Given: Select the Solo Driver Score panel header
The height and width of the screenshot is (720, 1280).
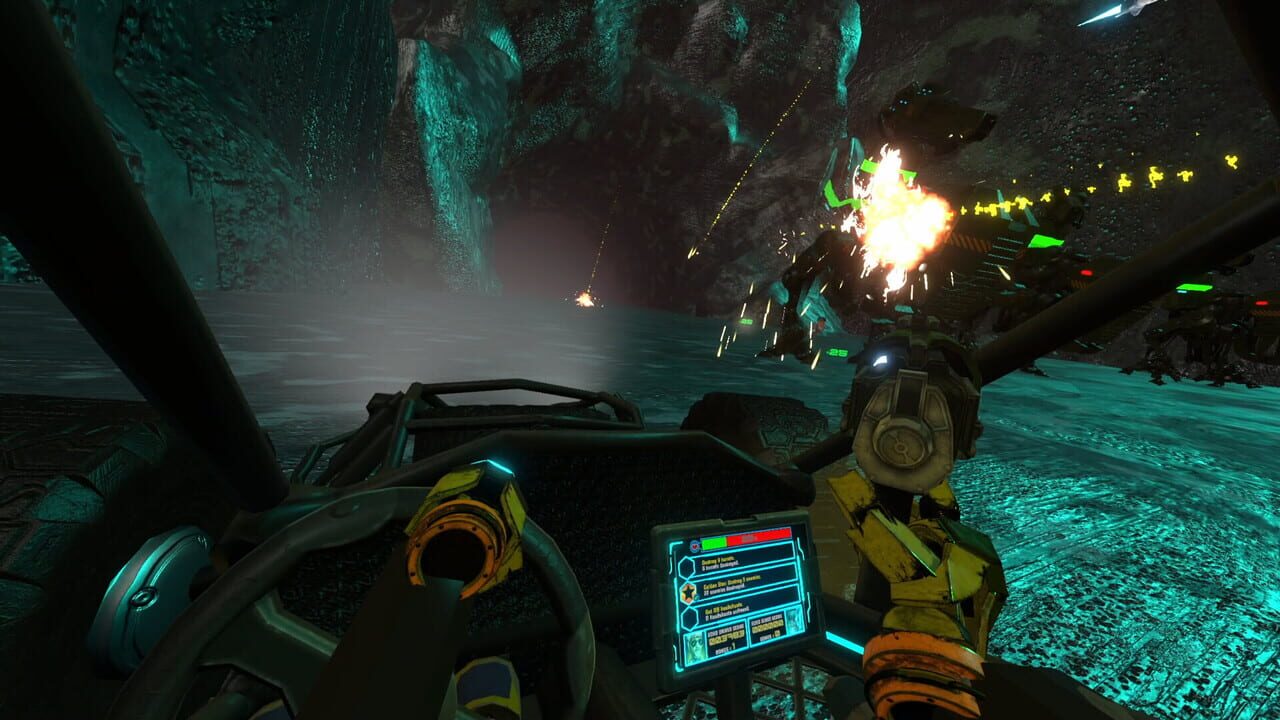Looking at the screenshot, I should (724, 631).
